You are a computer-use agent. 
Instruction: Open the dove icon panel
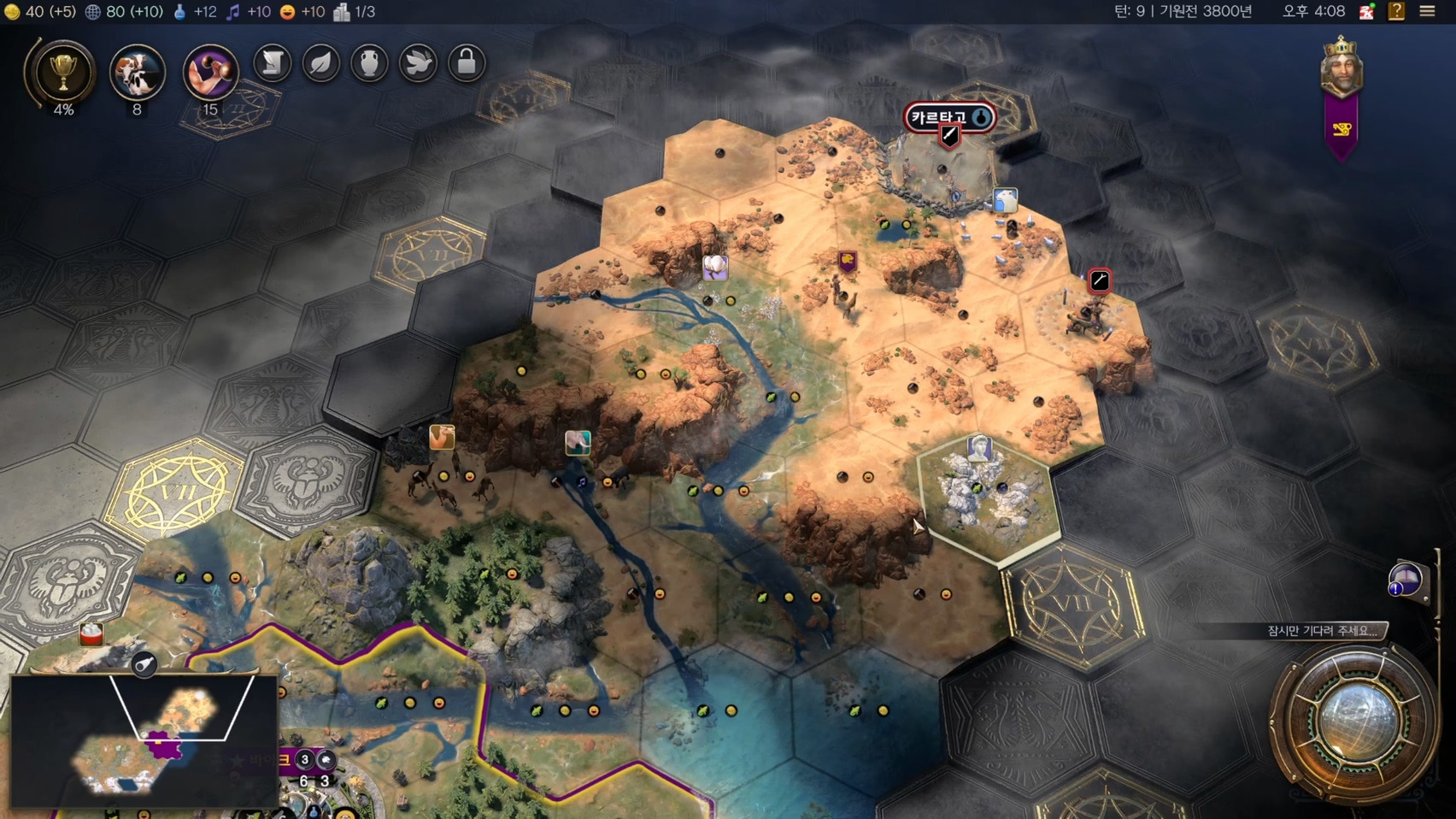click(x=418, y=62)
